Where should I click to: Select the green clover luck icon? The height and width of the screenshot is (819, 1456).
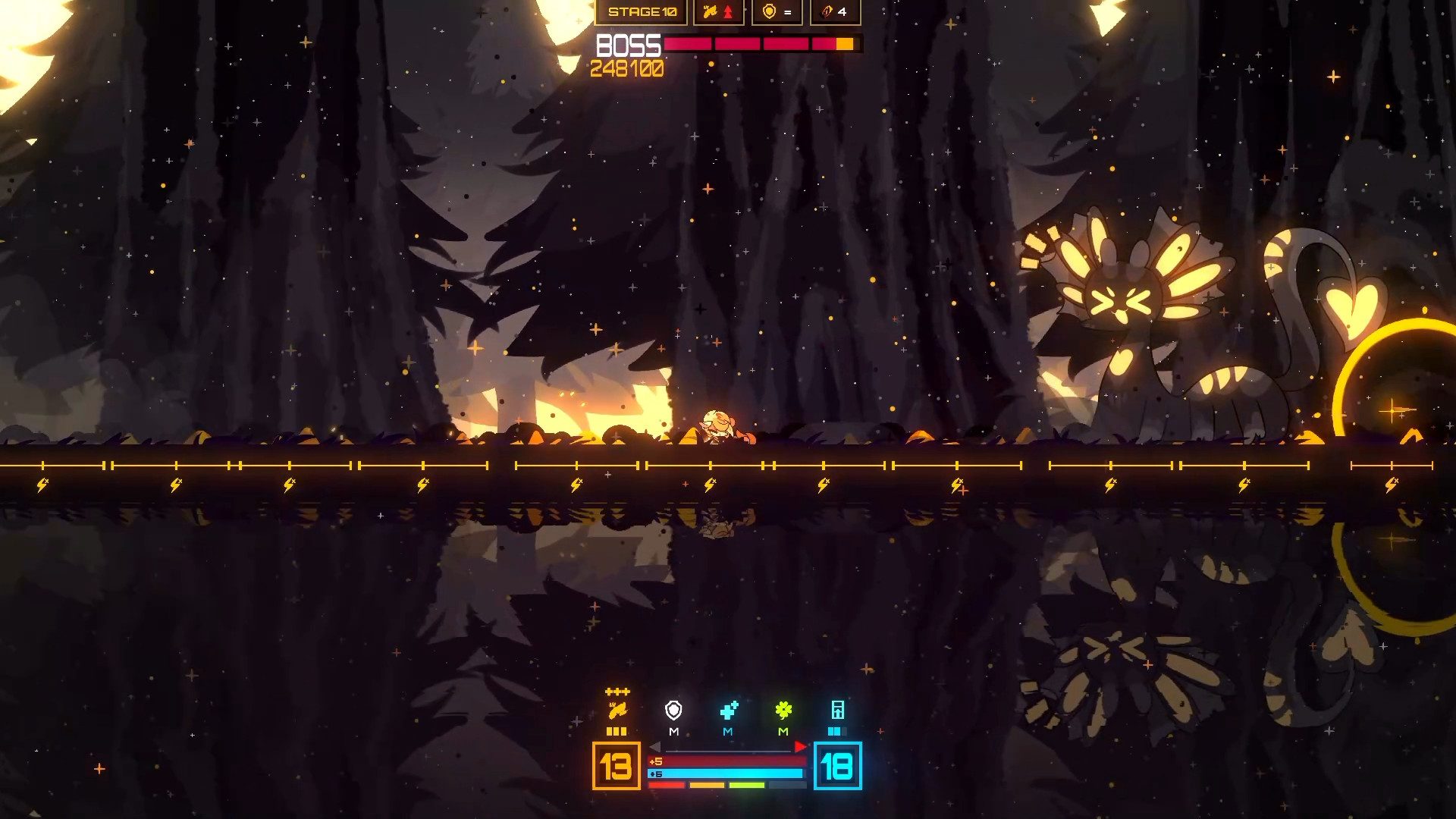pos(783,711)
